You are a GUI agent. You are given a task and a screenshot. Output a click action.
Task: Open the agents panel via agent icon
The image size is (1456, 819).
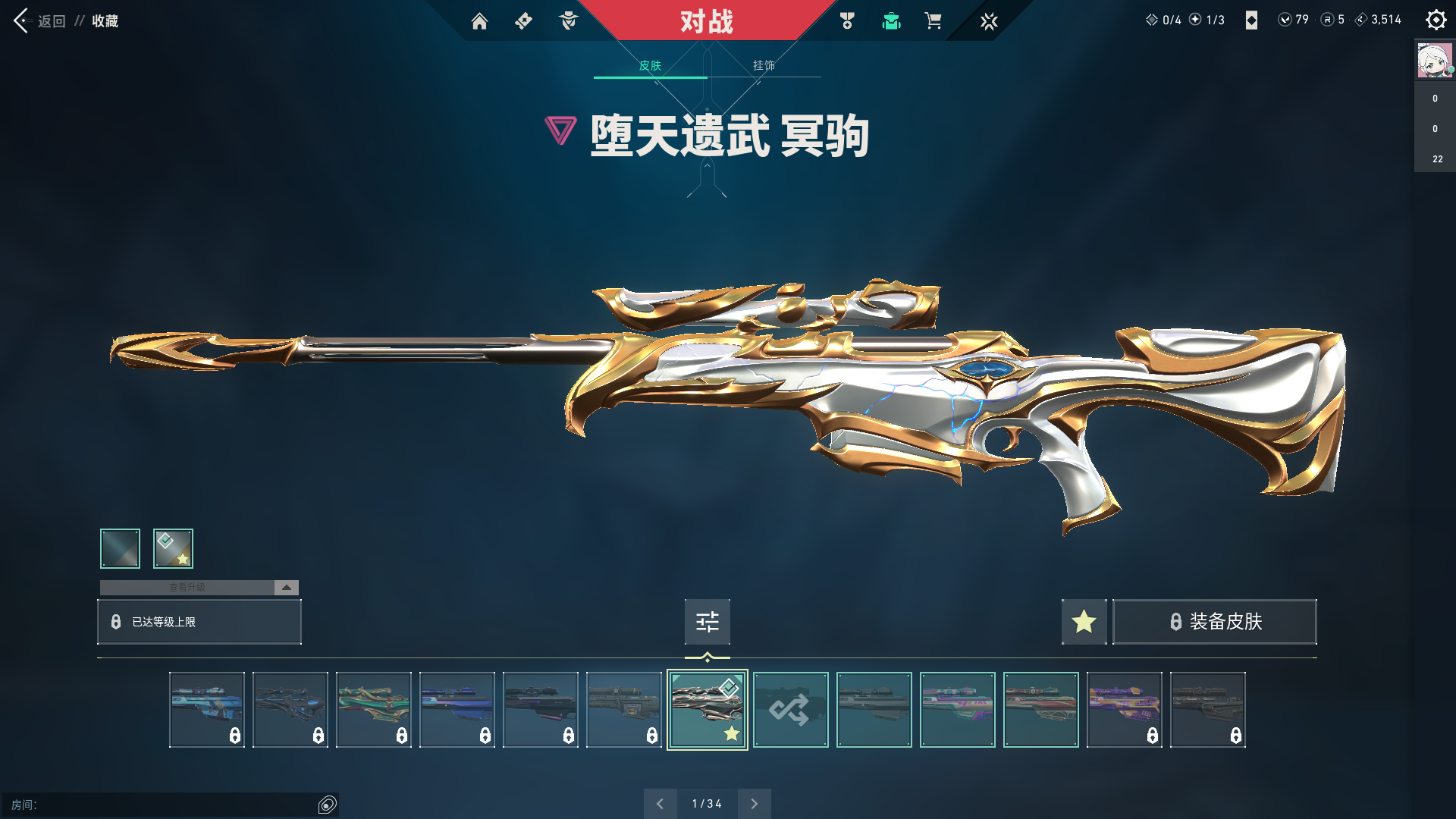click(567, 21)
